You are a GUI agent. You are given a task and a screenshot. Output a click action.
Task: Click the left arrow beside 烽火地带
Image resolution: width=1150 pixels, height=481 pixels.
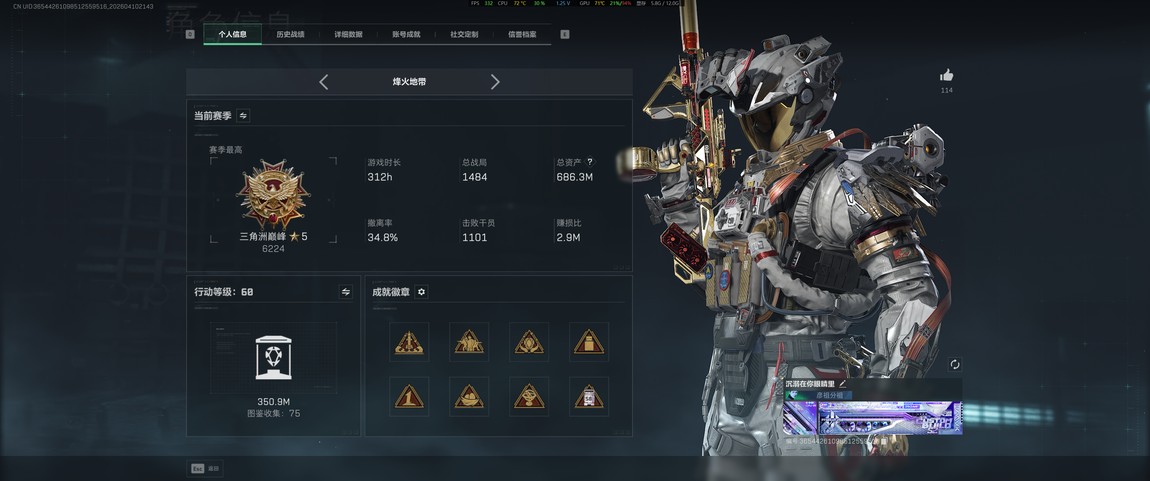coord(323,82)
